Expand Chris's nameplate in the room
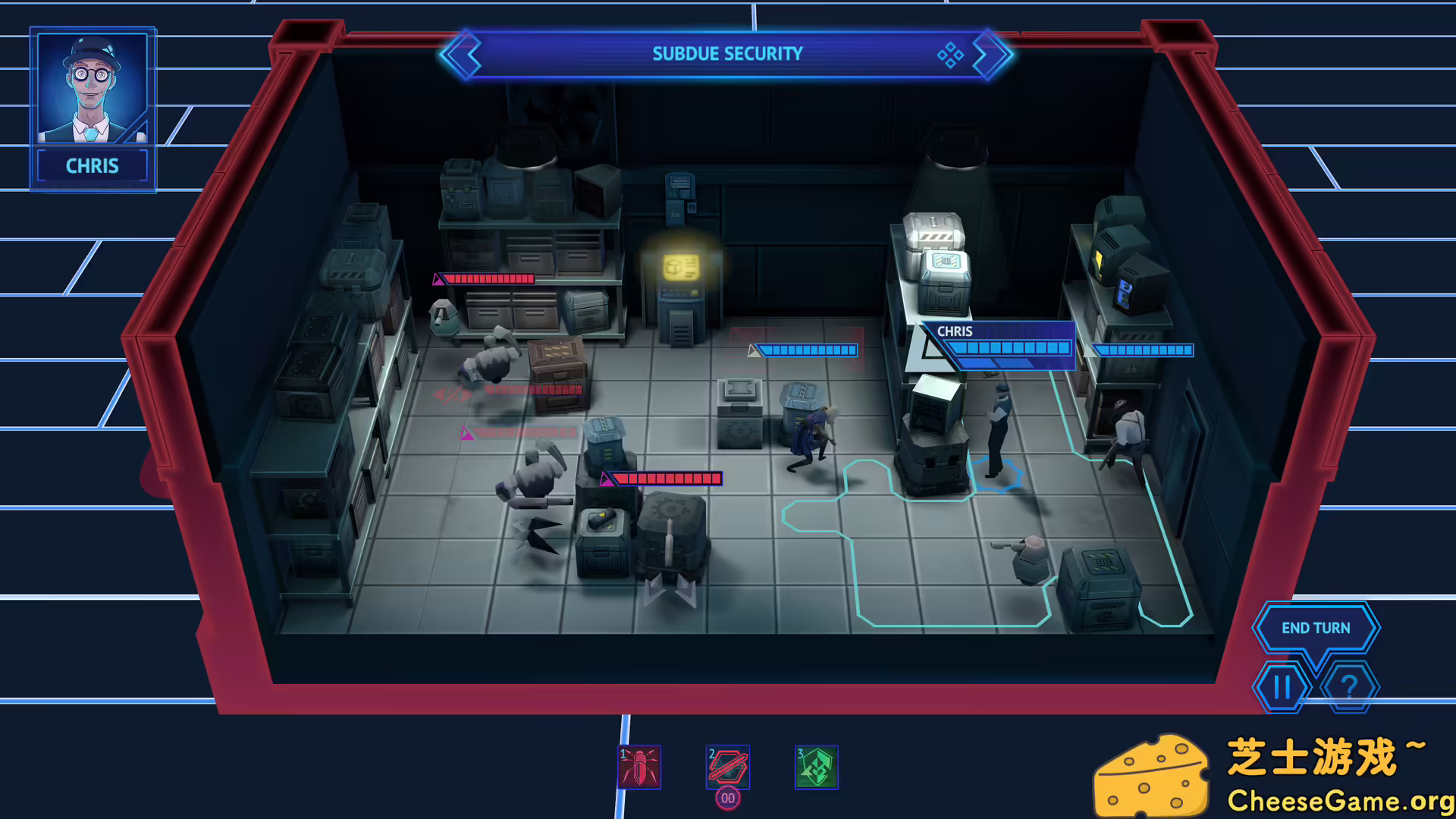1456x819 pixels. click(954, 331)
